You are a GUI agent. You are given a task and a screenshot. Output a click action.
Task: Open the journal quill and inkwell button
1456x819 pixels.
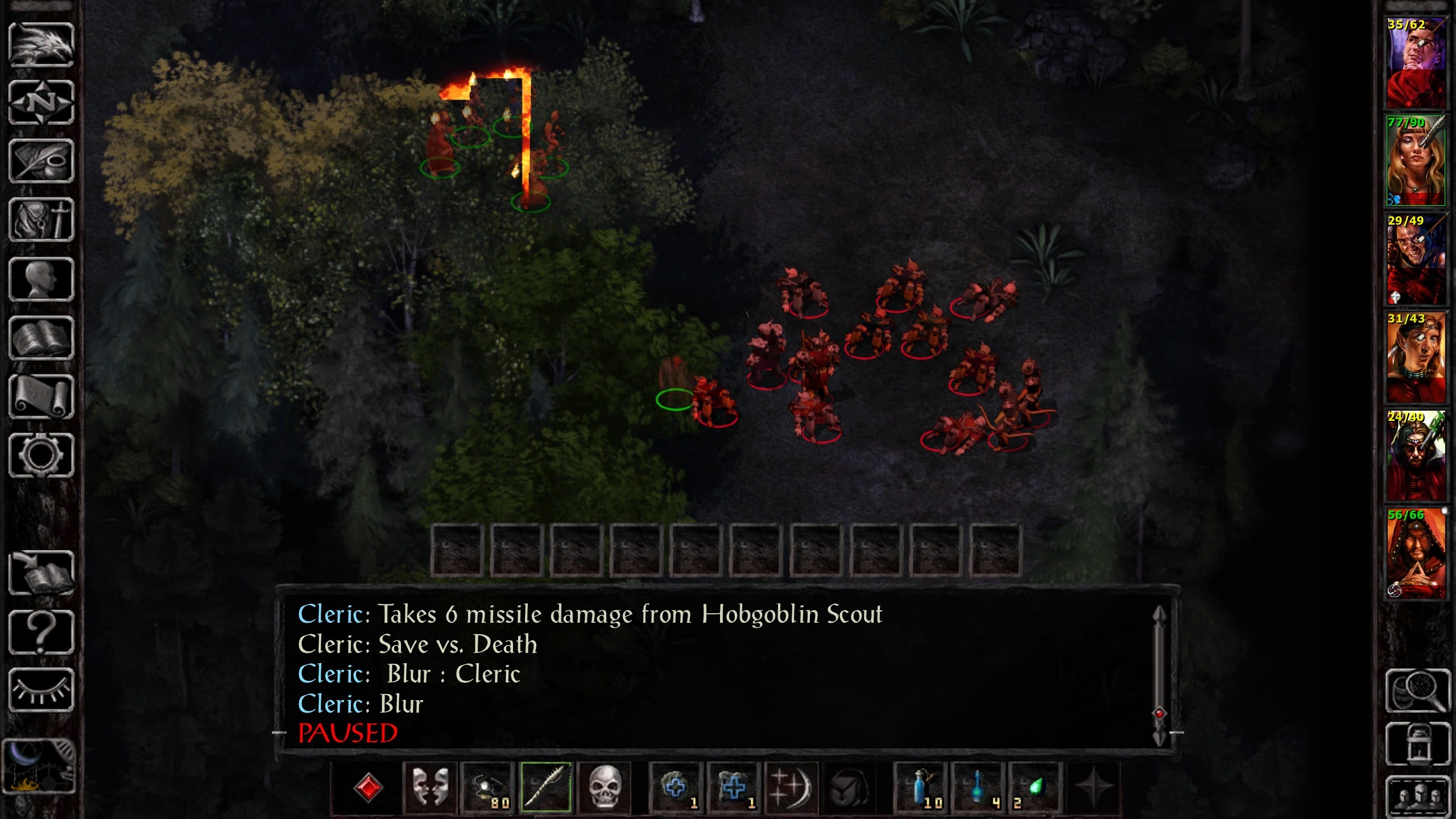tap(42, 162)
